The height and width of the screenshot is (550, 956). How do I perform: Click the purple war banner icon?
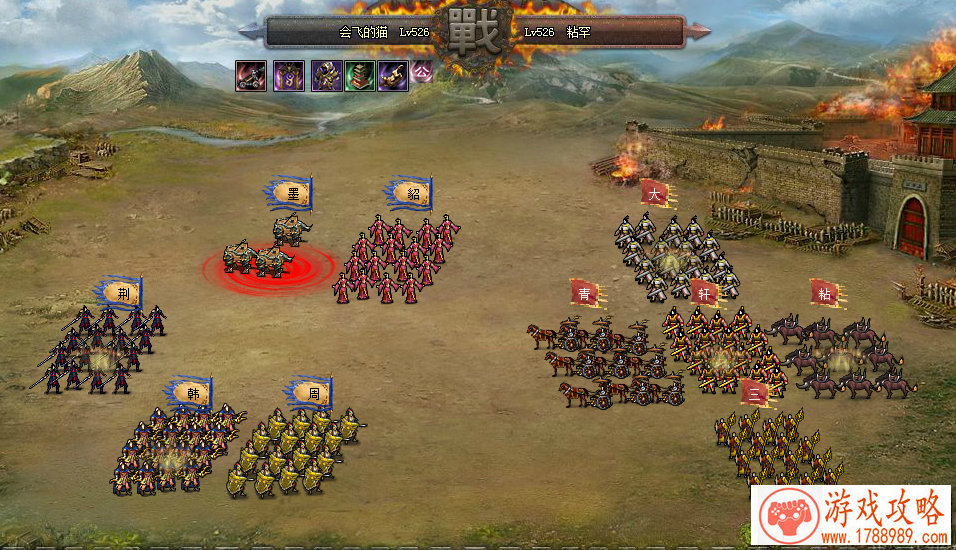(289, 76)
